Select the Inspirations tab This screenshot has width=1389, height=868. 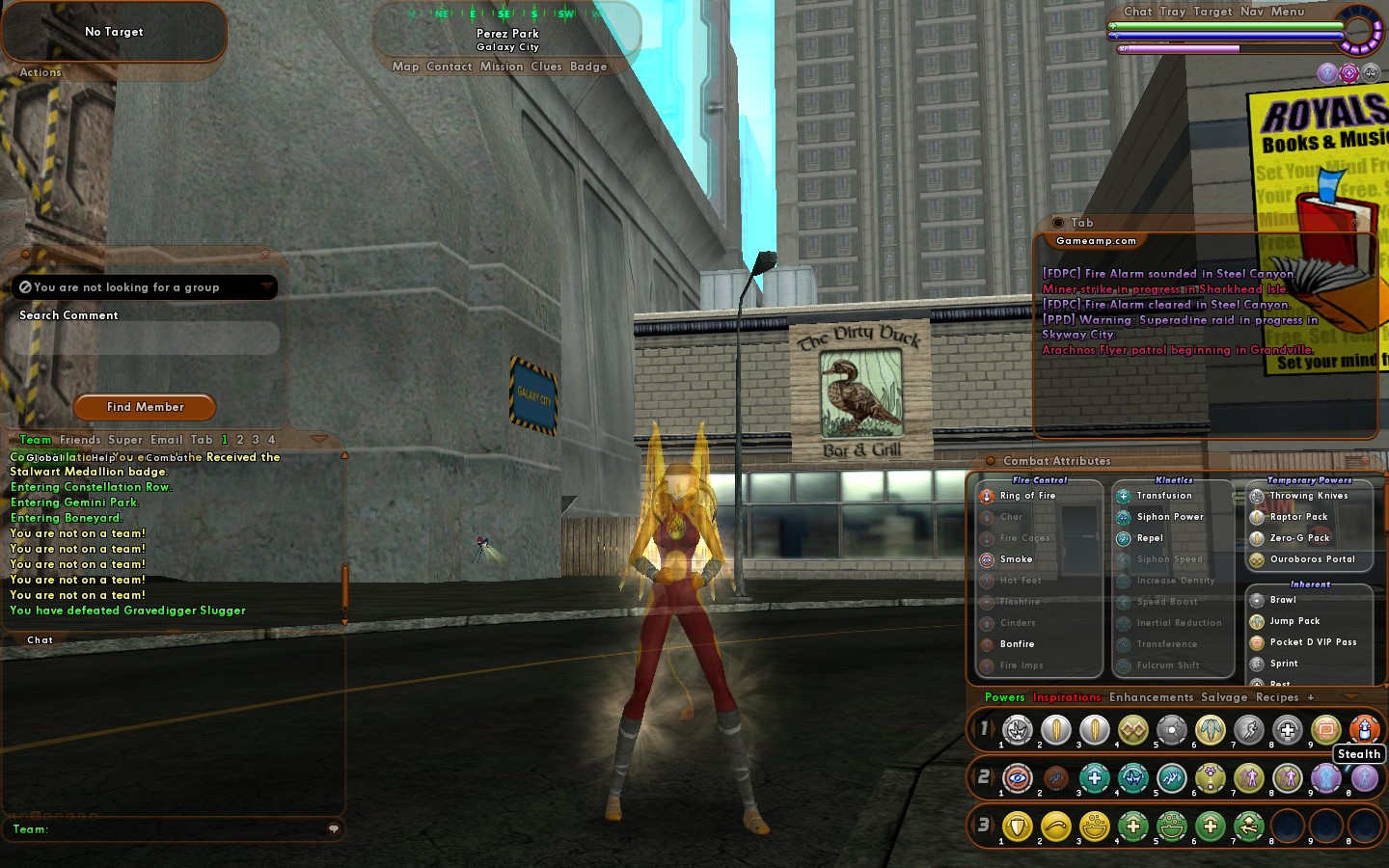click(x=1066, y=697)
